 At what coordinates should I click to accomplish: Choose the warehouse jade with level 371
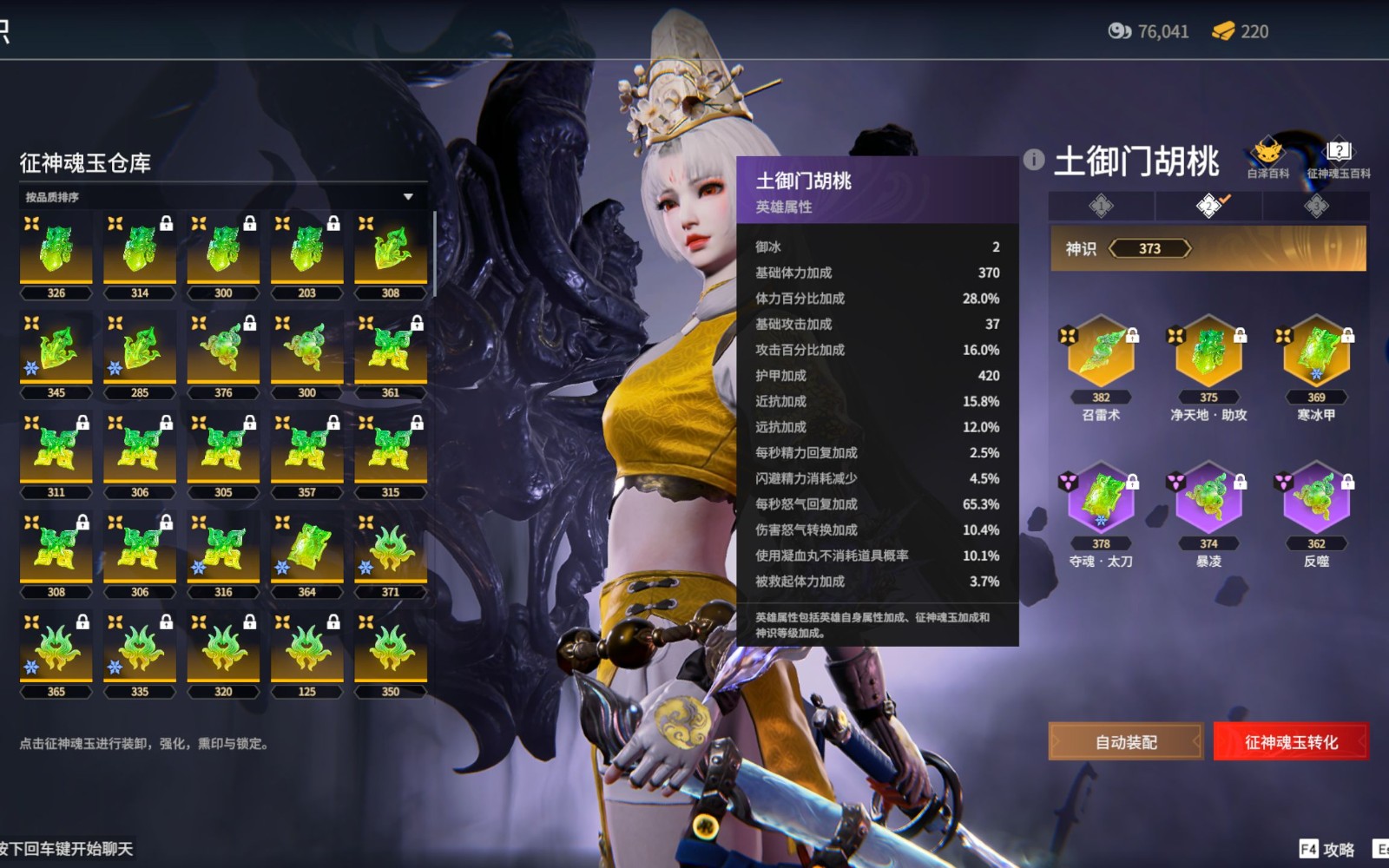tap(391, 551)
